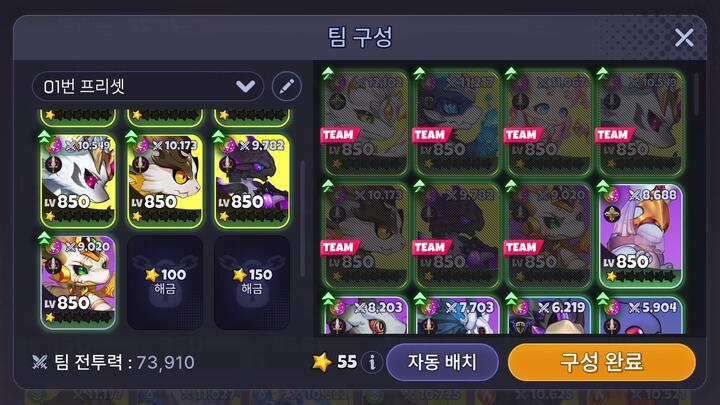Unlock the 100-star team slot
Viewport: 720px width, 405px height.
(x=164, y=282)
